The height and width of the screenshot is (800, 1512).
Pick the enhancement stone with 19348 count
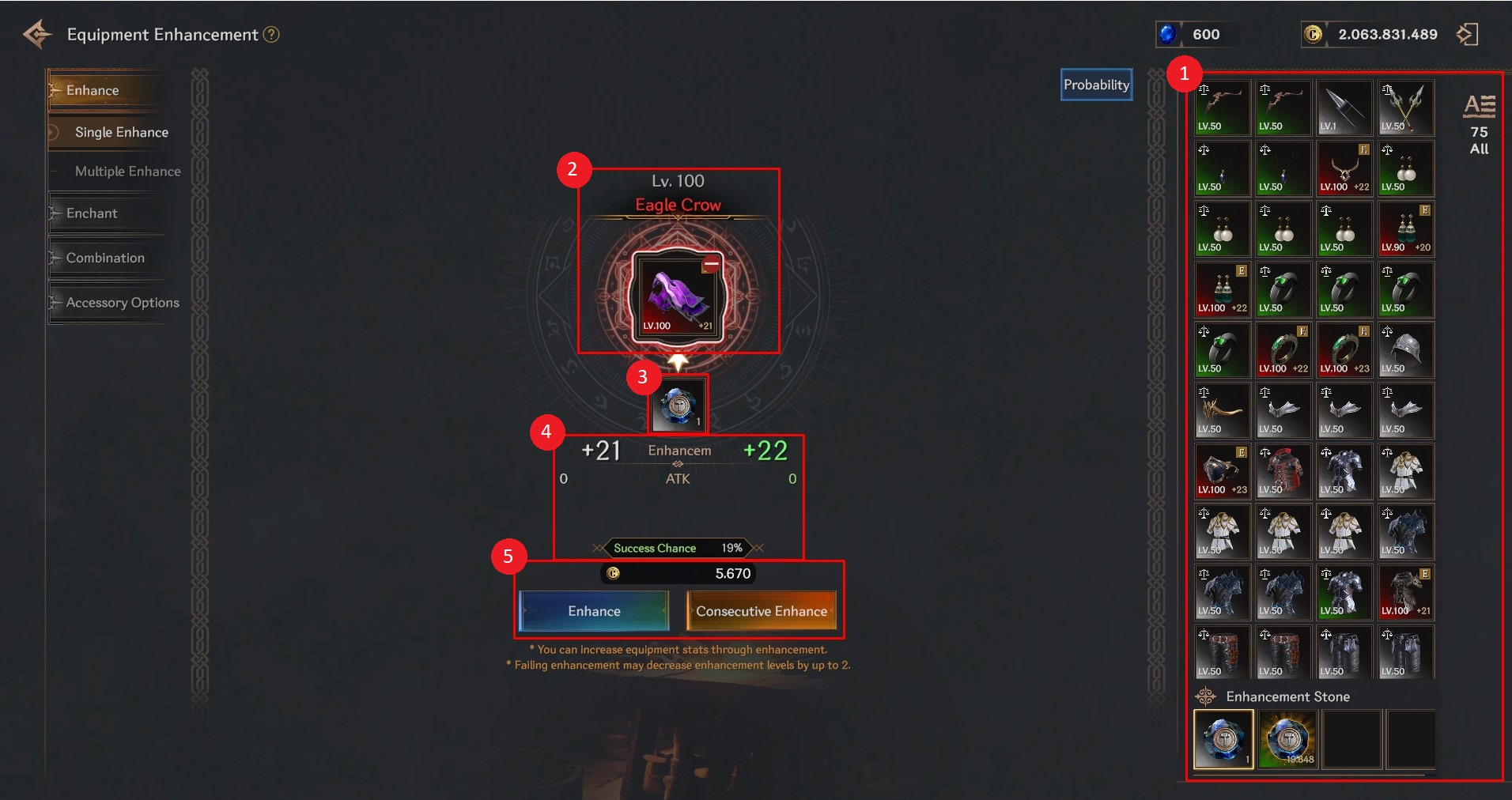coord(1287,738)
